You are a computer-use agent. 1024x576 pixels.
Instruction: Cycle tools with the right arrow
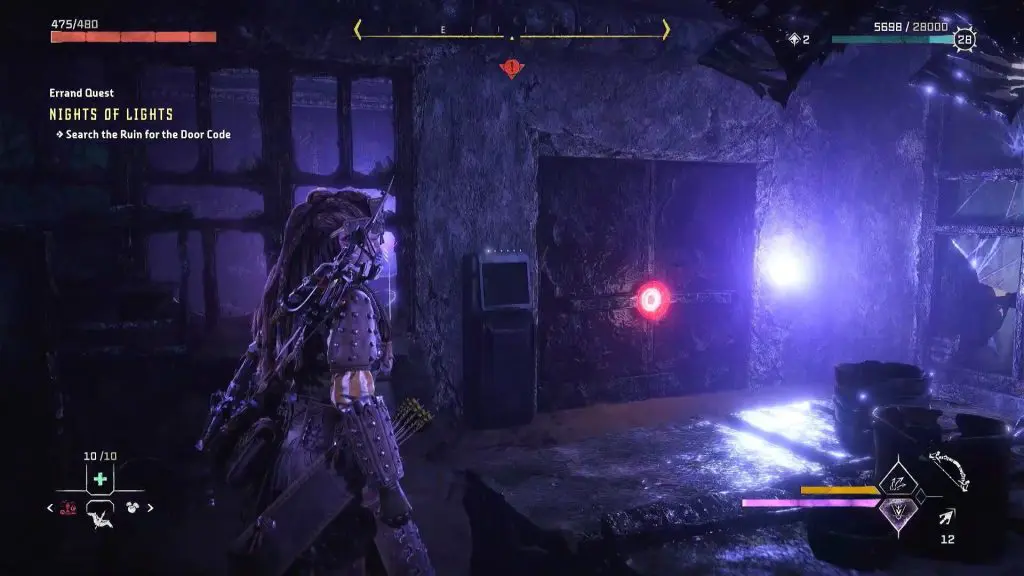[x=151, y=508]
